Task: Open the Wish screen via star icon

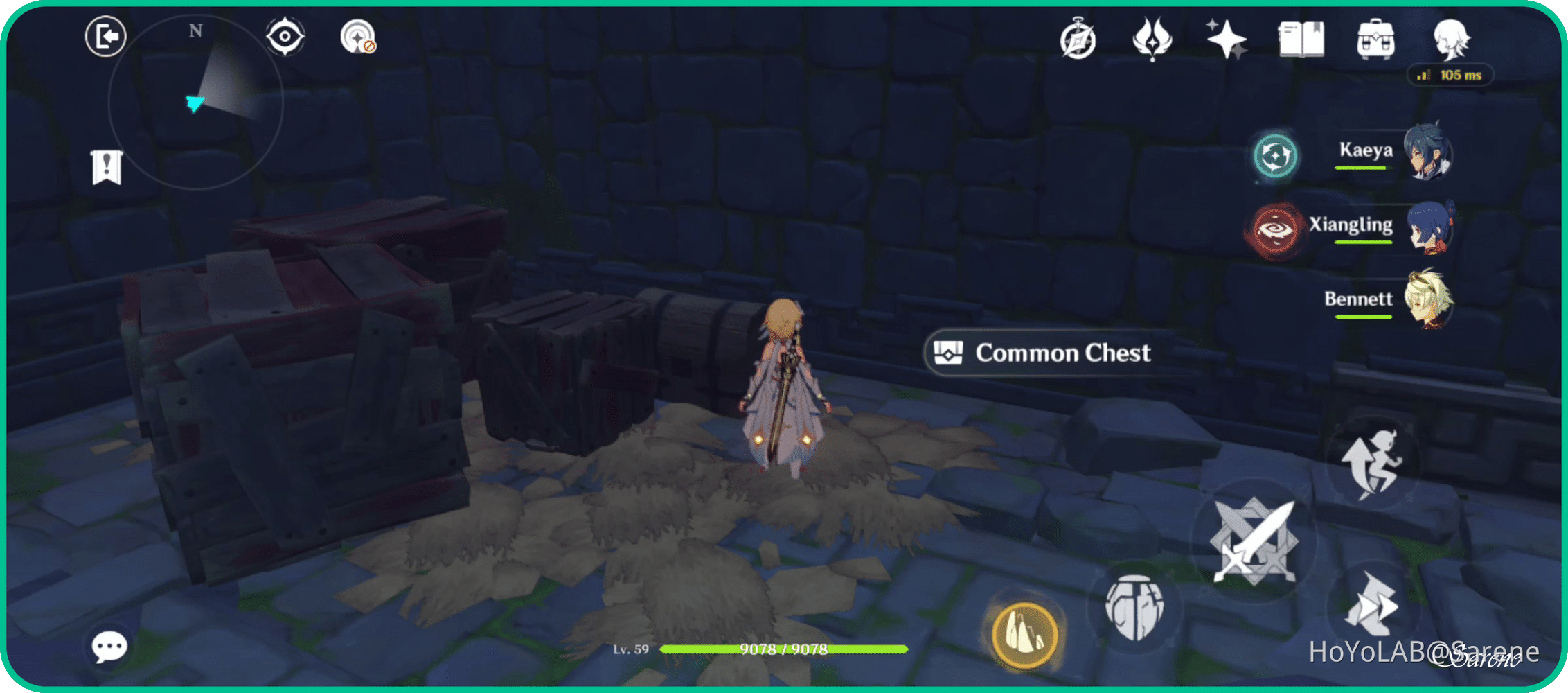Action: tap(1227, 40)
